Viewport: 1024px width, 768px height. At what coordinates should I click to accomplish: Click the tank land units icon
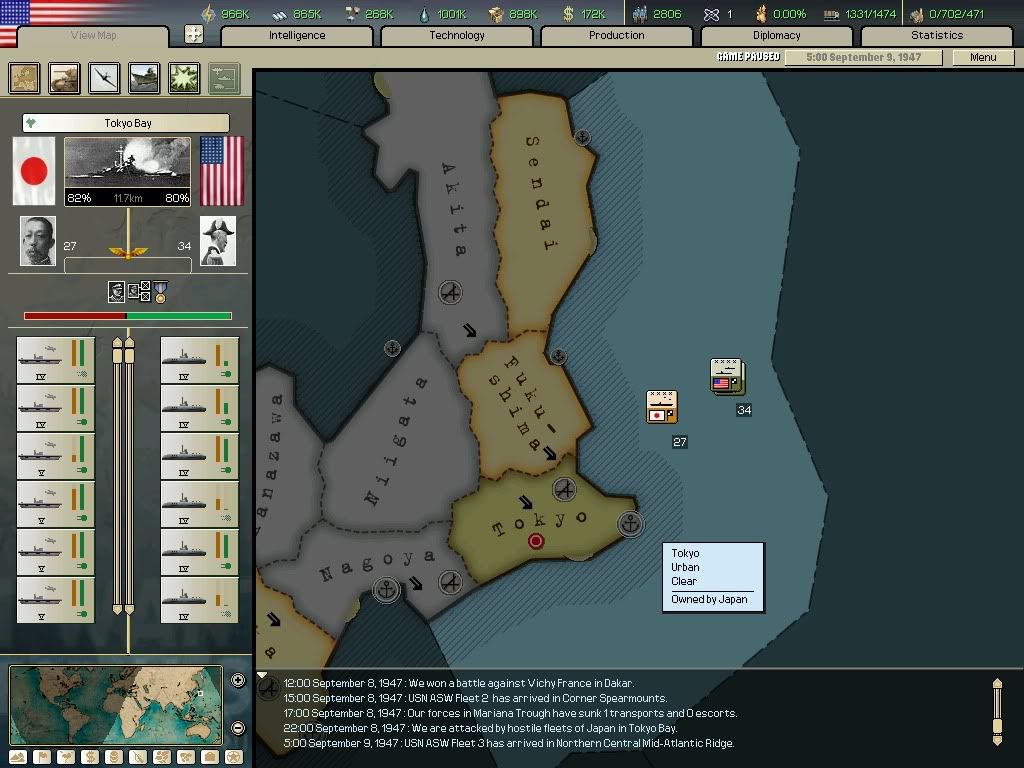pos(65,78)
